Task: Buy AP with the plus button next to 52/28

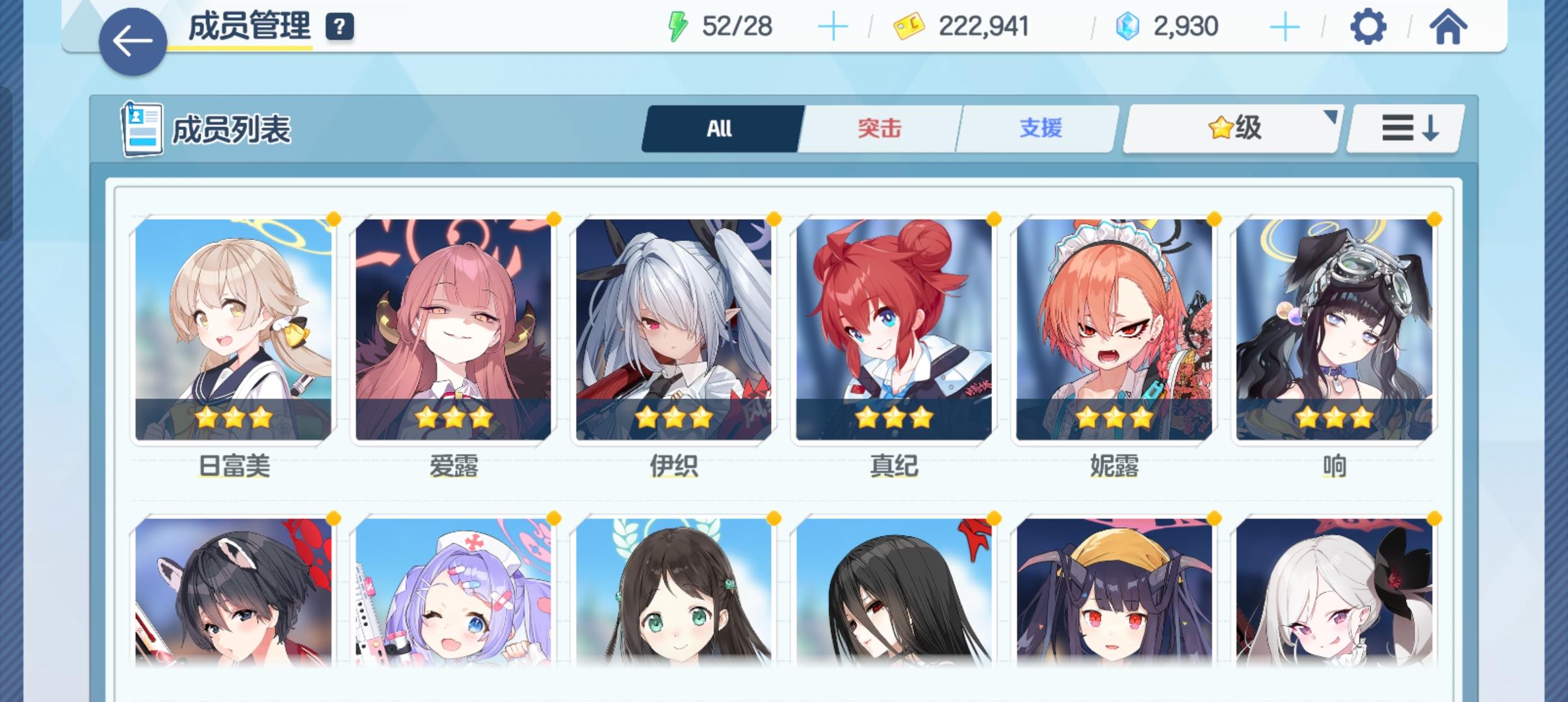Action: point(834,26)
